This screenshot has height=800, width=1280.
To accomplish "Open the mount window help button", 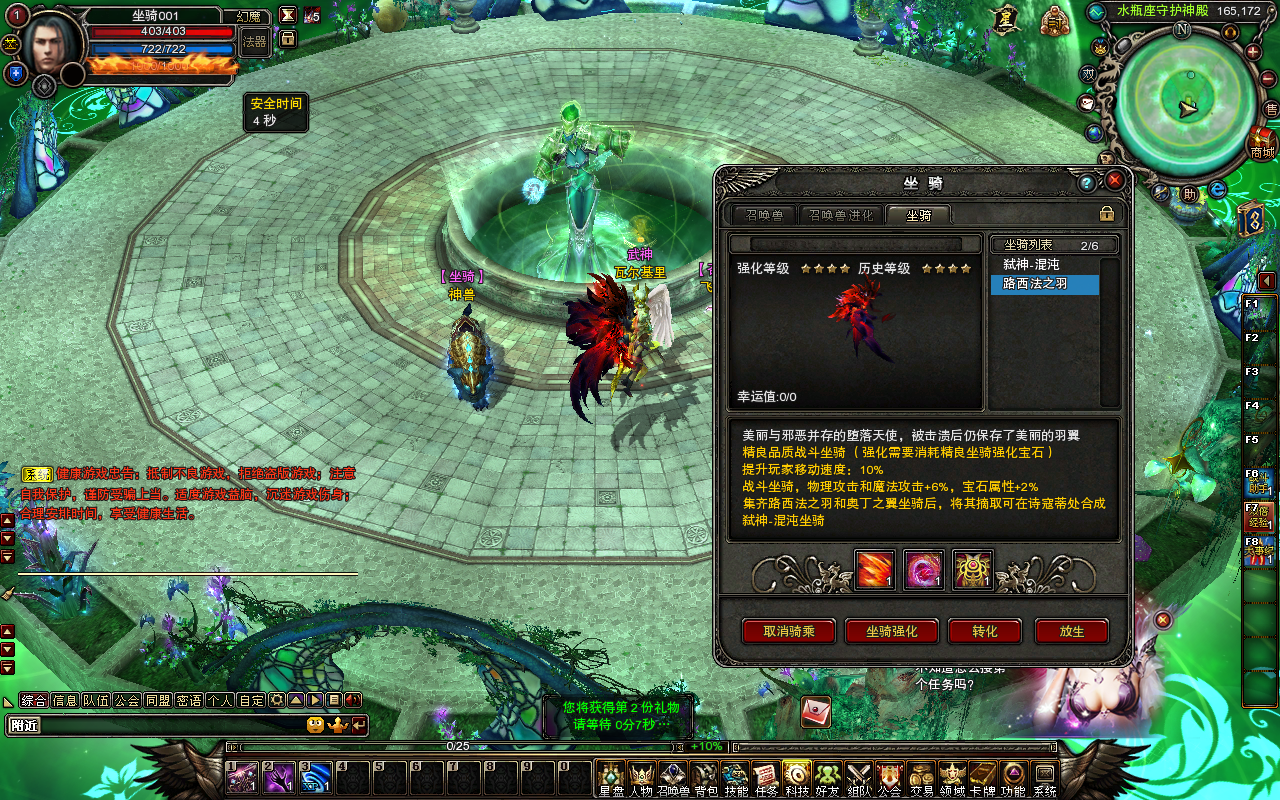I will click(1087, 182).
